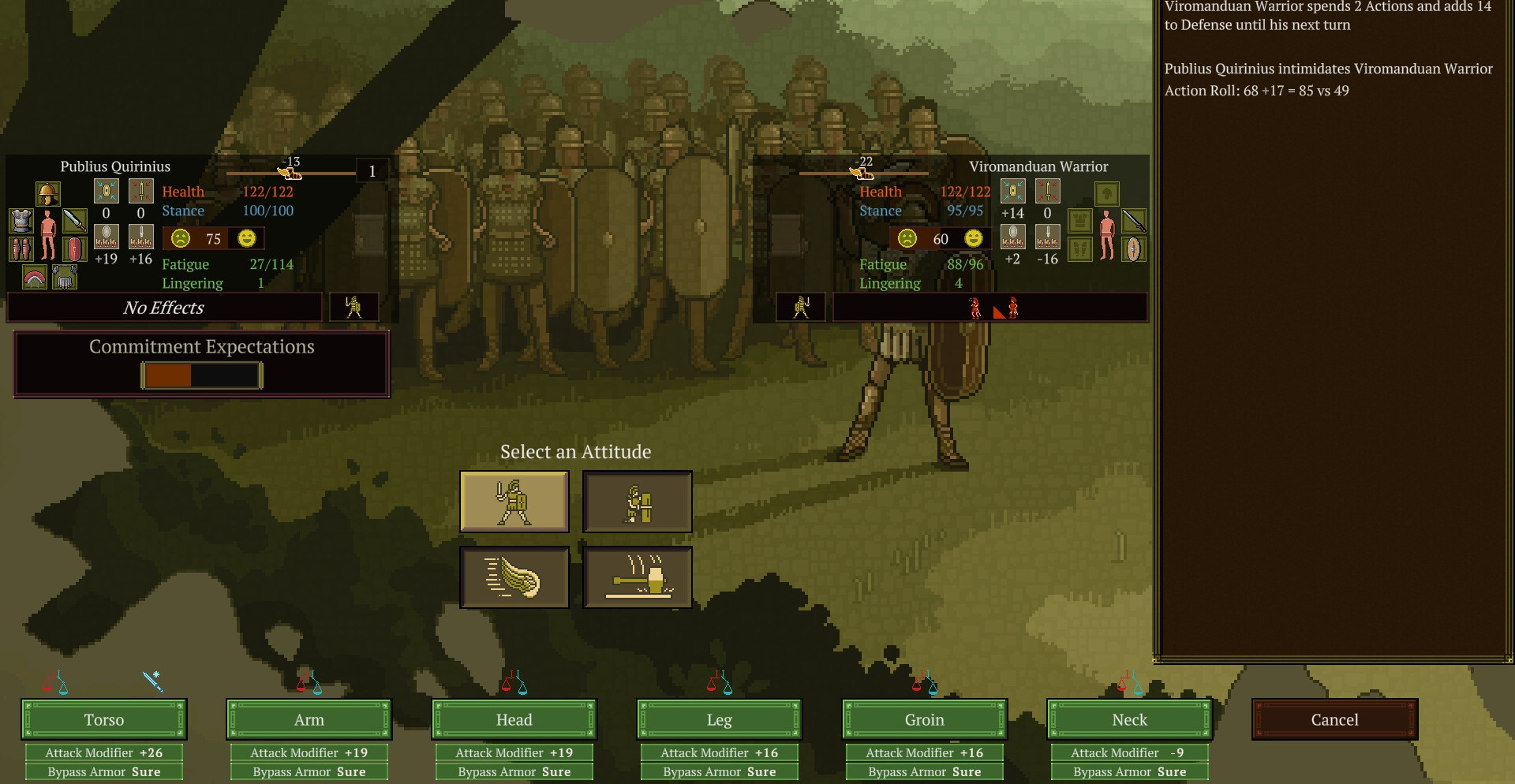Aim the attack at the Head
The height and width of the screenshot is (784, 1515).
pyautogui.click(x=514, y=719)
